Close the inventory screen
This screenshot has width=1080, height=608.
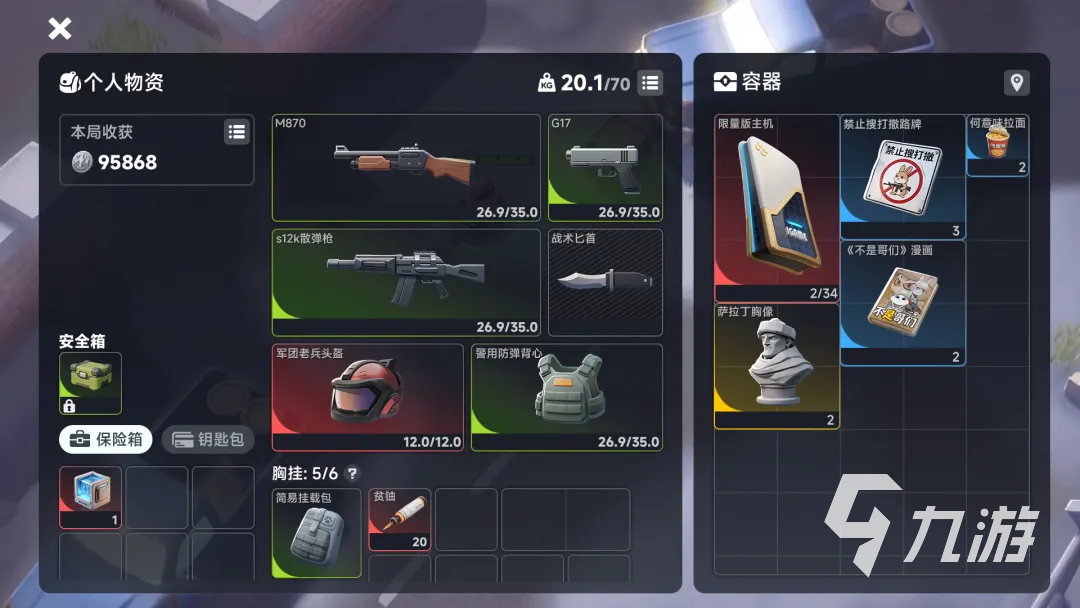click(60, 28)
